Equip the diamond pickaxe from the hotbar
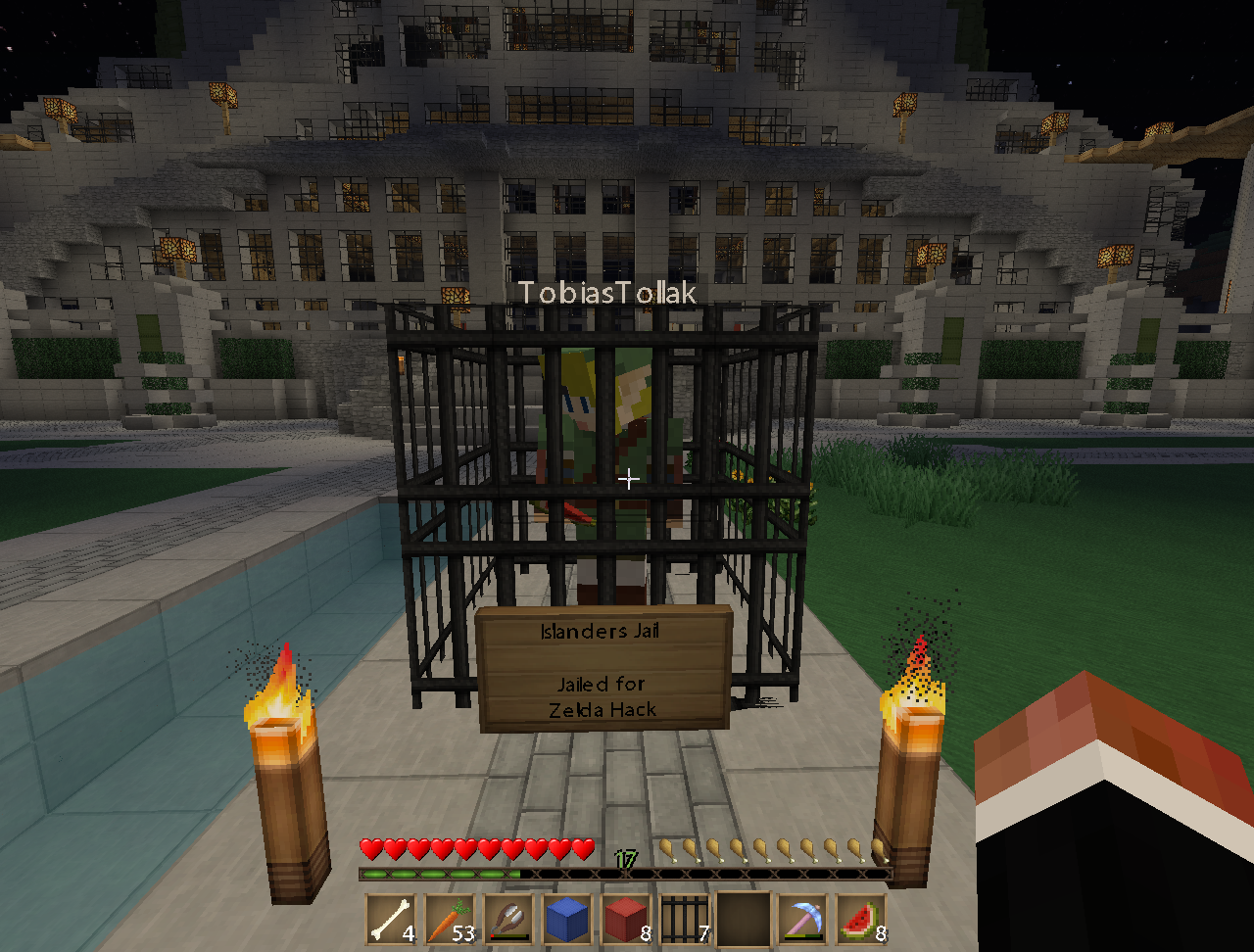1254x952 pixels. point(802,919)
